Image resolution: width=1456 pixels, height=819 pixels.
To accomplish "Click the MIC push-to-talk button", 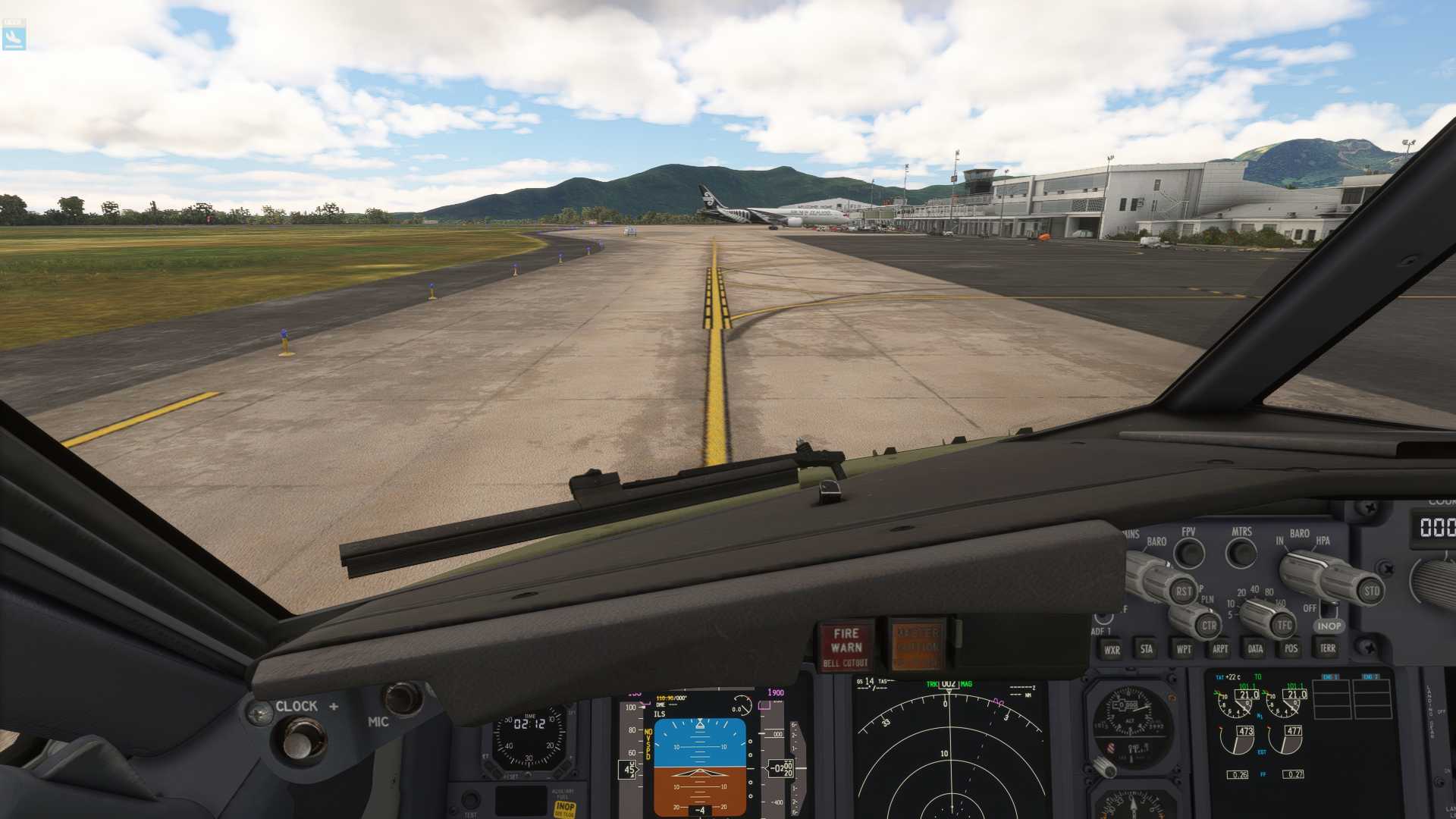I will [401, 698].
